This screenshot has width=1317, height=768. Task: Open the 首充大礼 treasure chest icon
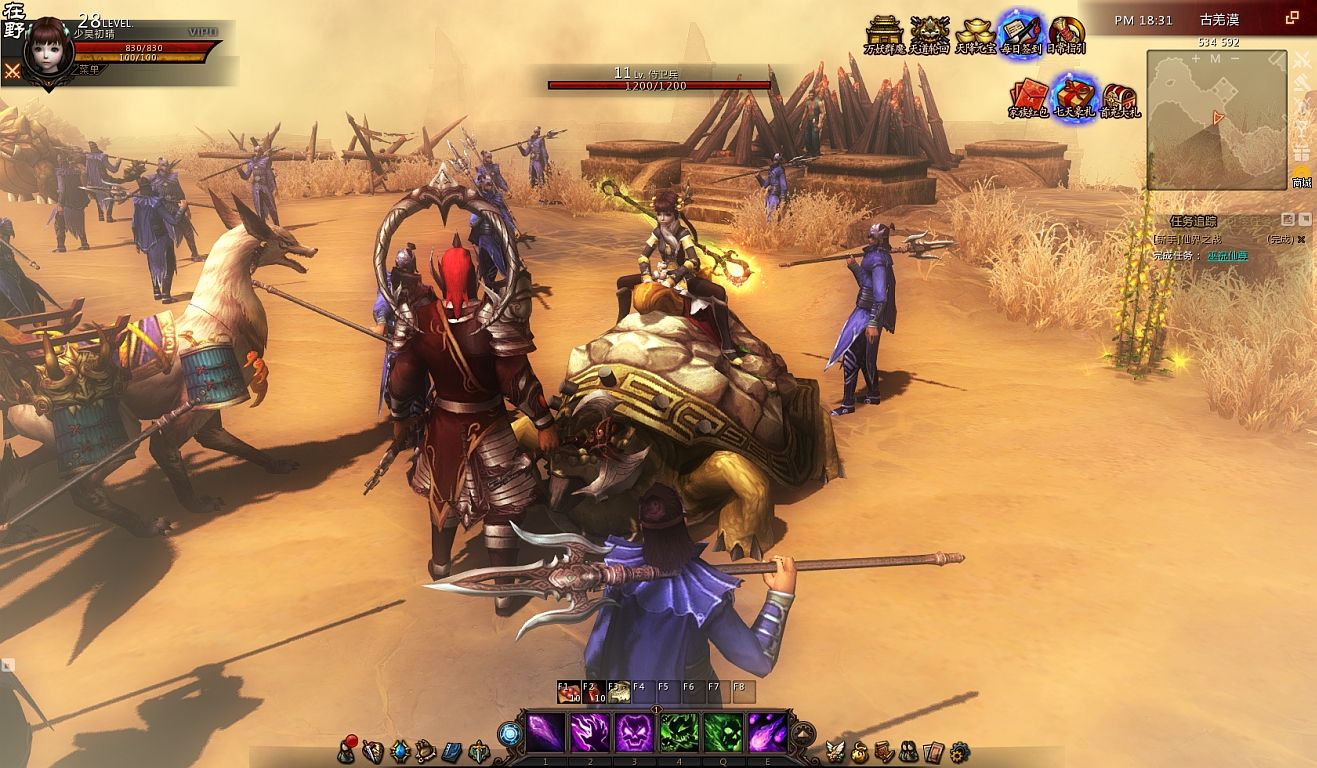(1119, 98)
